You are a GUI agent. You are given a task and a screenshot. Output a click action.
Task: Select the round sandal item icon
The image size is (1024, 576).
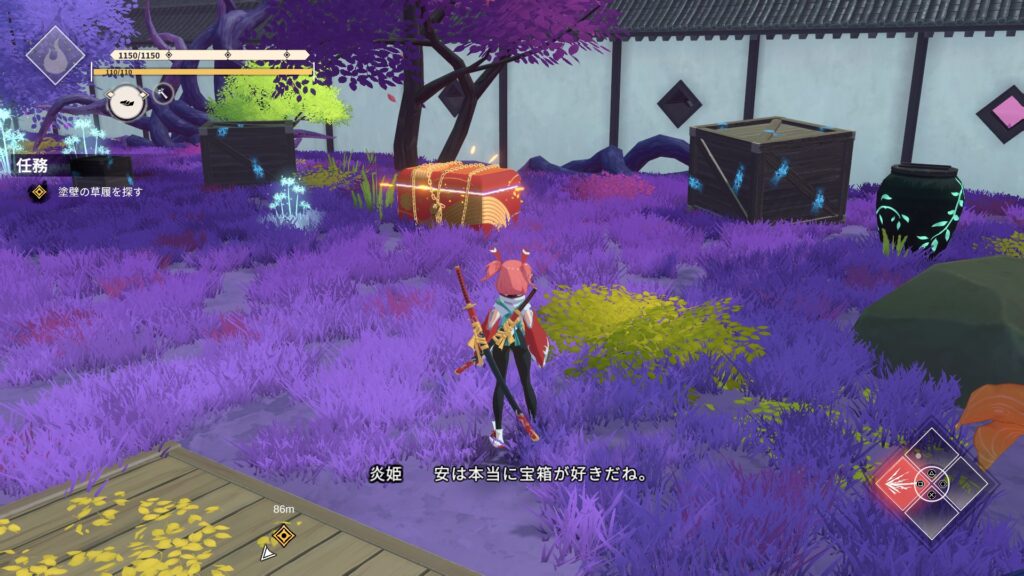click(127, 101)
